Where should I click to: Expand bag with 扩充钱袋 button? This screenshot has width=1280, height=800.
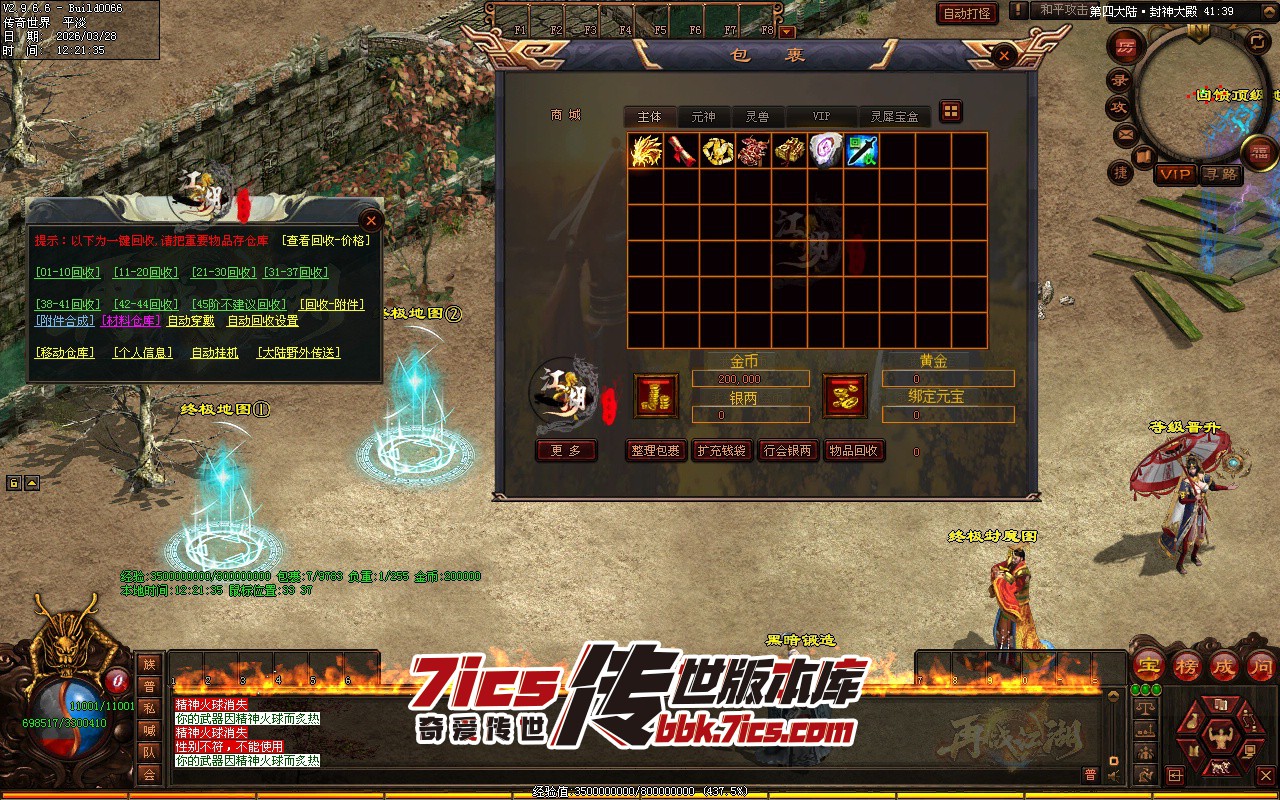click(721, 451)
